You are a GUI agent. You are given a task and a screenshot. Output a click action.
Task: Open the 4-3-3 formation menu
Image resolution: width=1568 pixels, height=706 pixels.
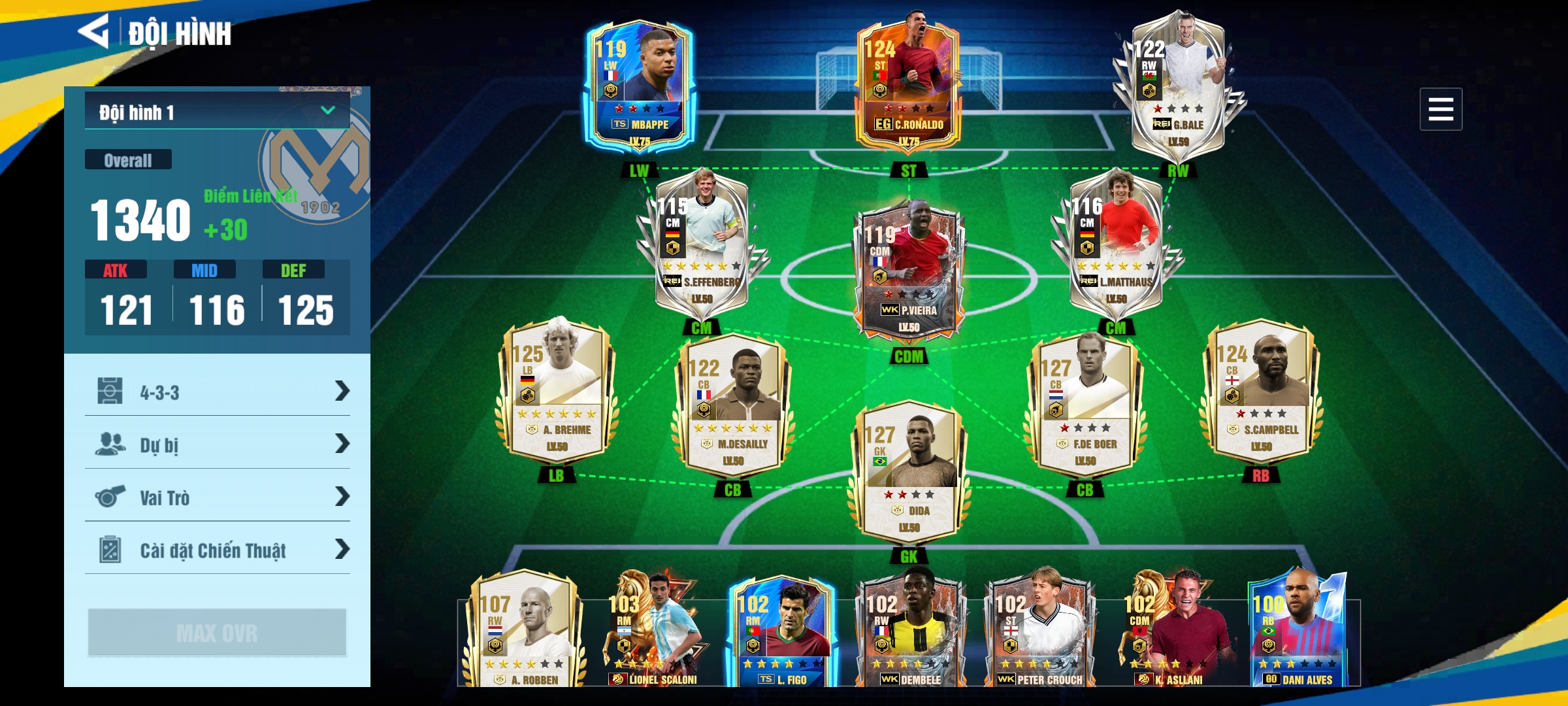[x=217, y=392]
